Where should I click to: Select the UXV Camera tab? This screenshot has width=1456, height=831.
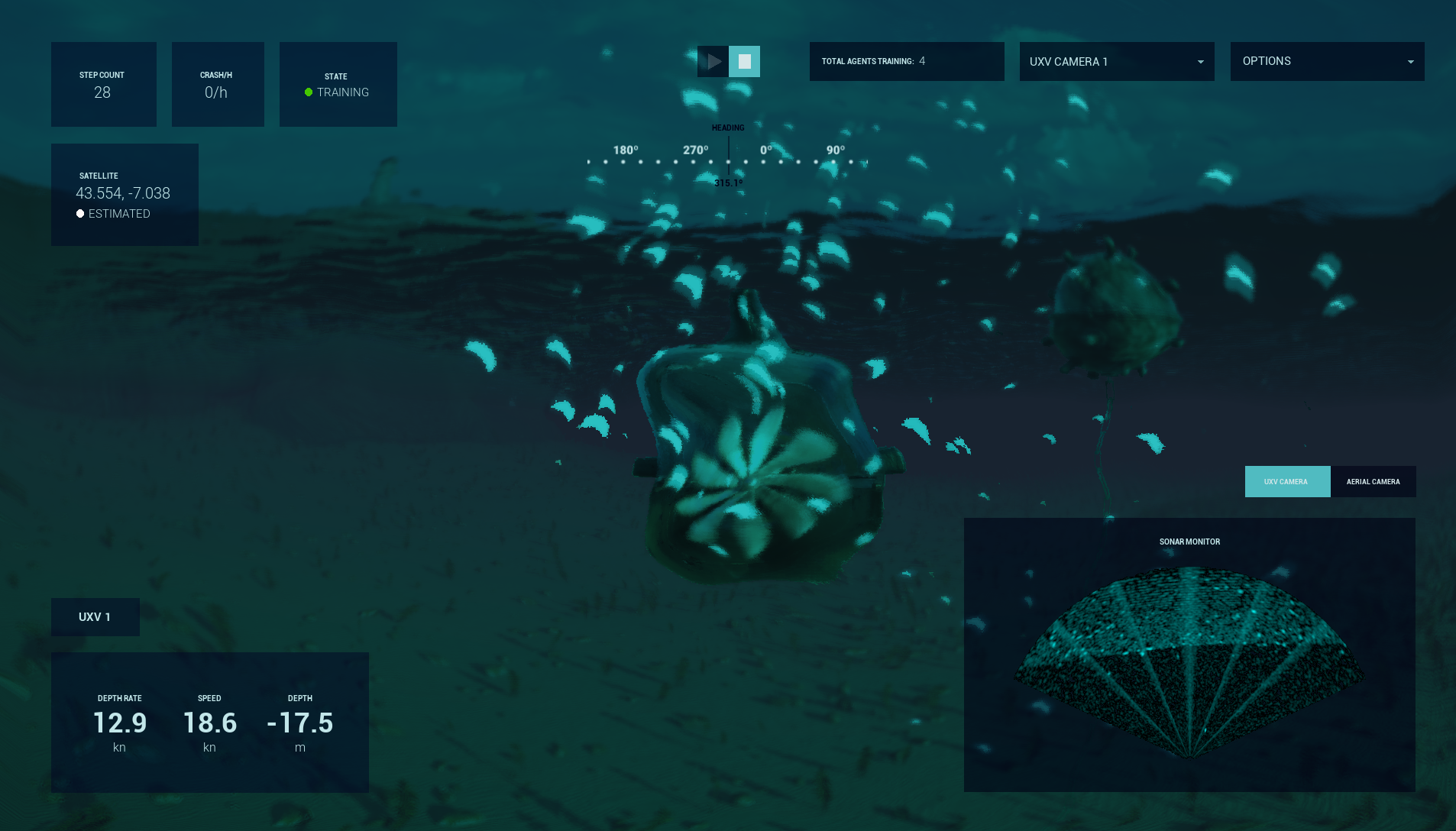point(1287,482)
